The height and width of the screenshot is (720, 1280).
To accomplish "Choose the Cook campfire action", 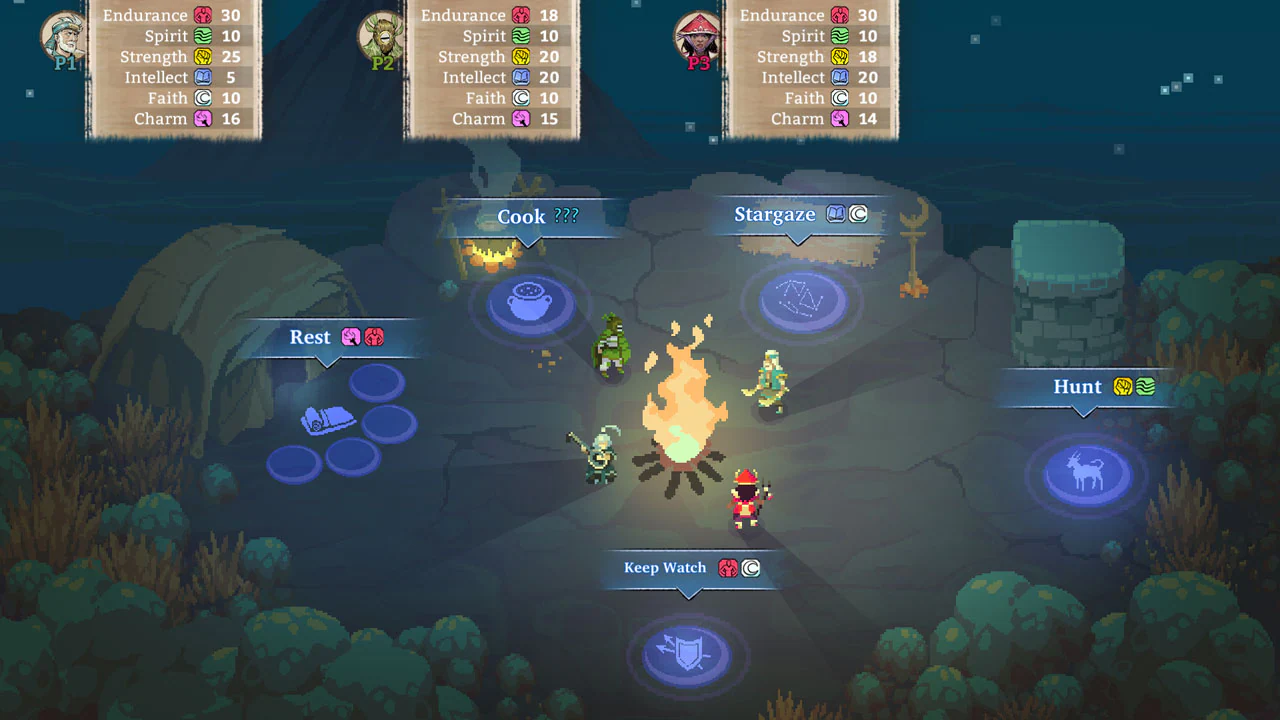I will [x=522, y=216].
